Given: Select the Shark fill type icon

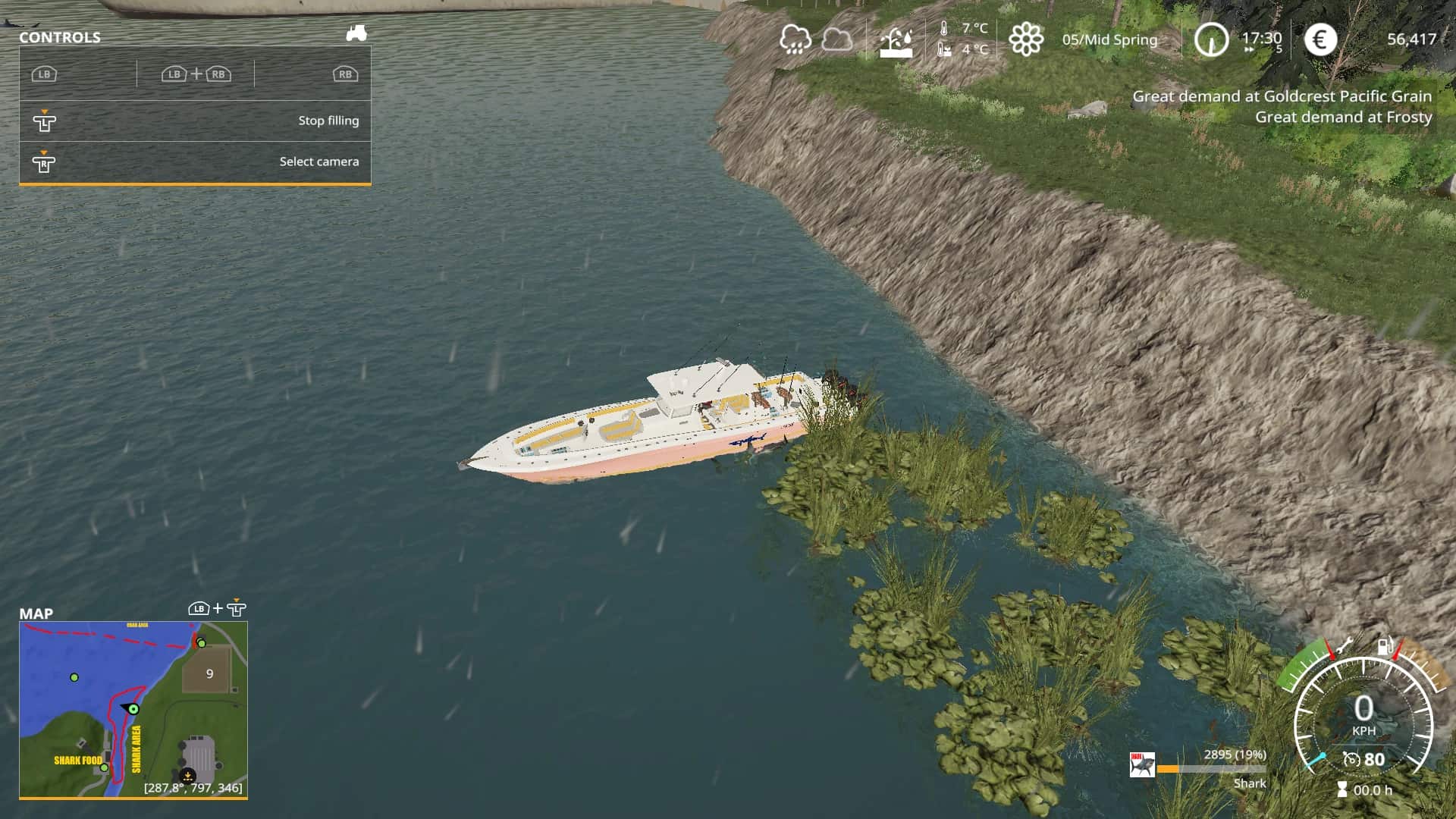Looking at the screenshot, I should coord(1142,765).
